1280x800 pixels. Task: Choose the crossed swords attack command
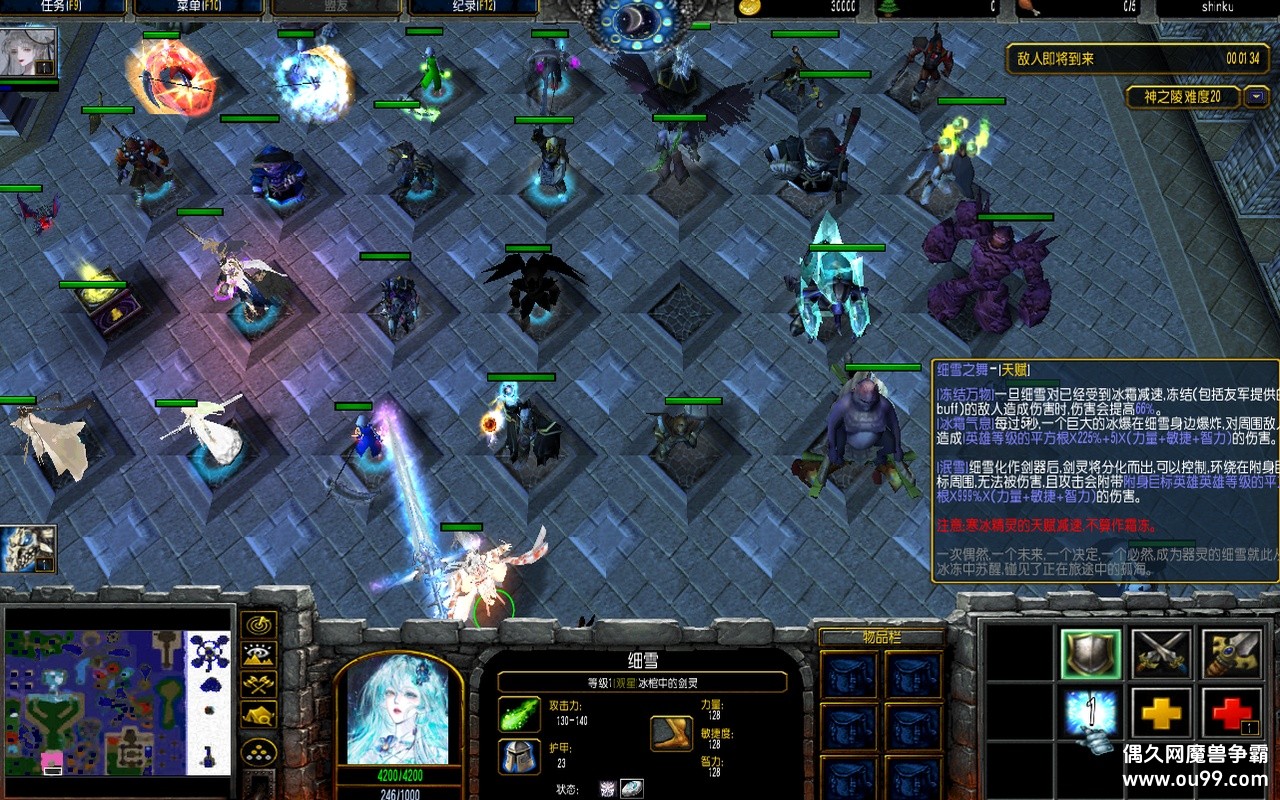[x=1161, y=654]
